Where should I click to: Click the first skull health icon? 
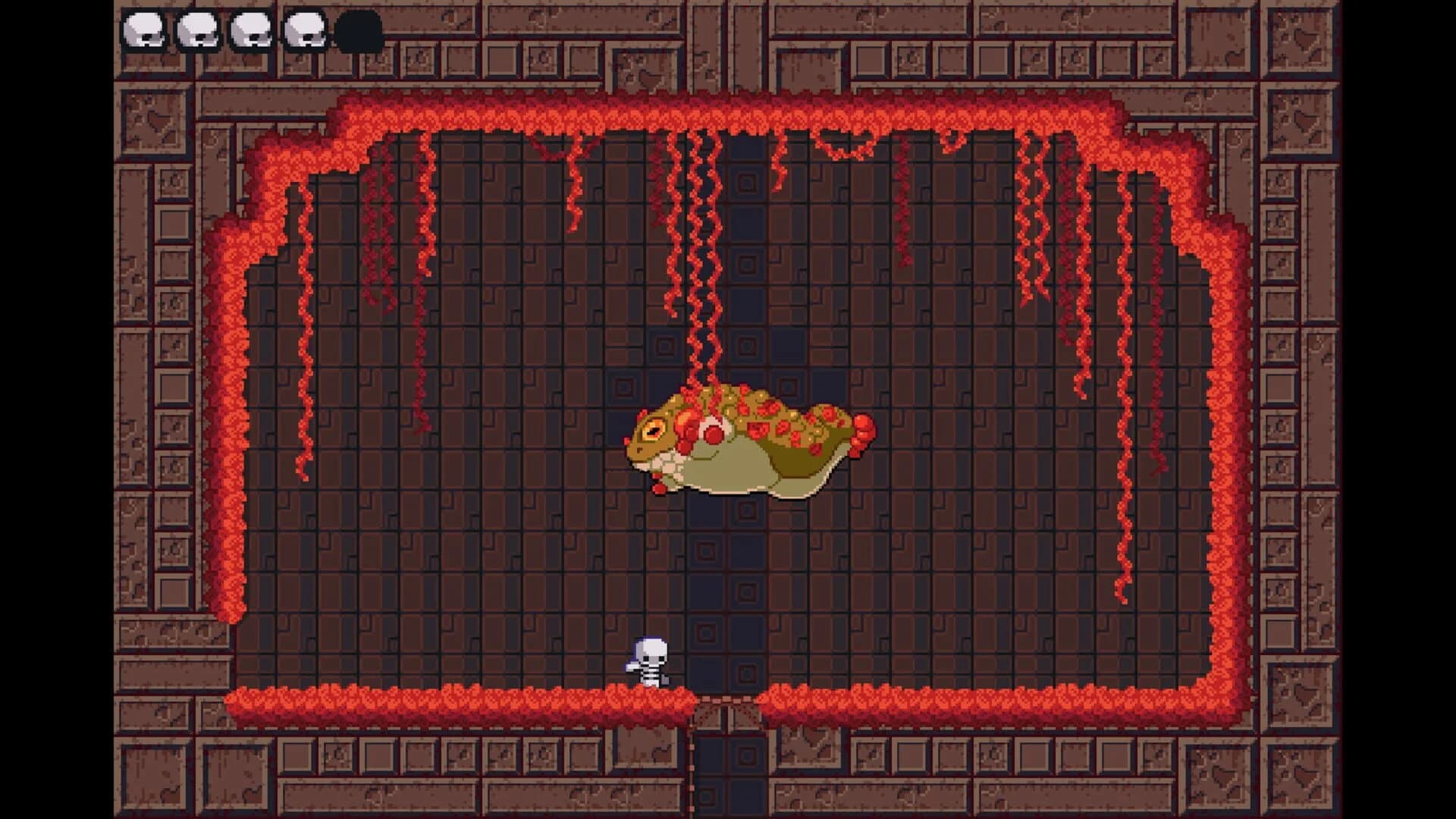[145, 29]
